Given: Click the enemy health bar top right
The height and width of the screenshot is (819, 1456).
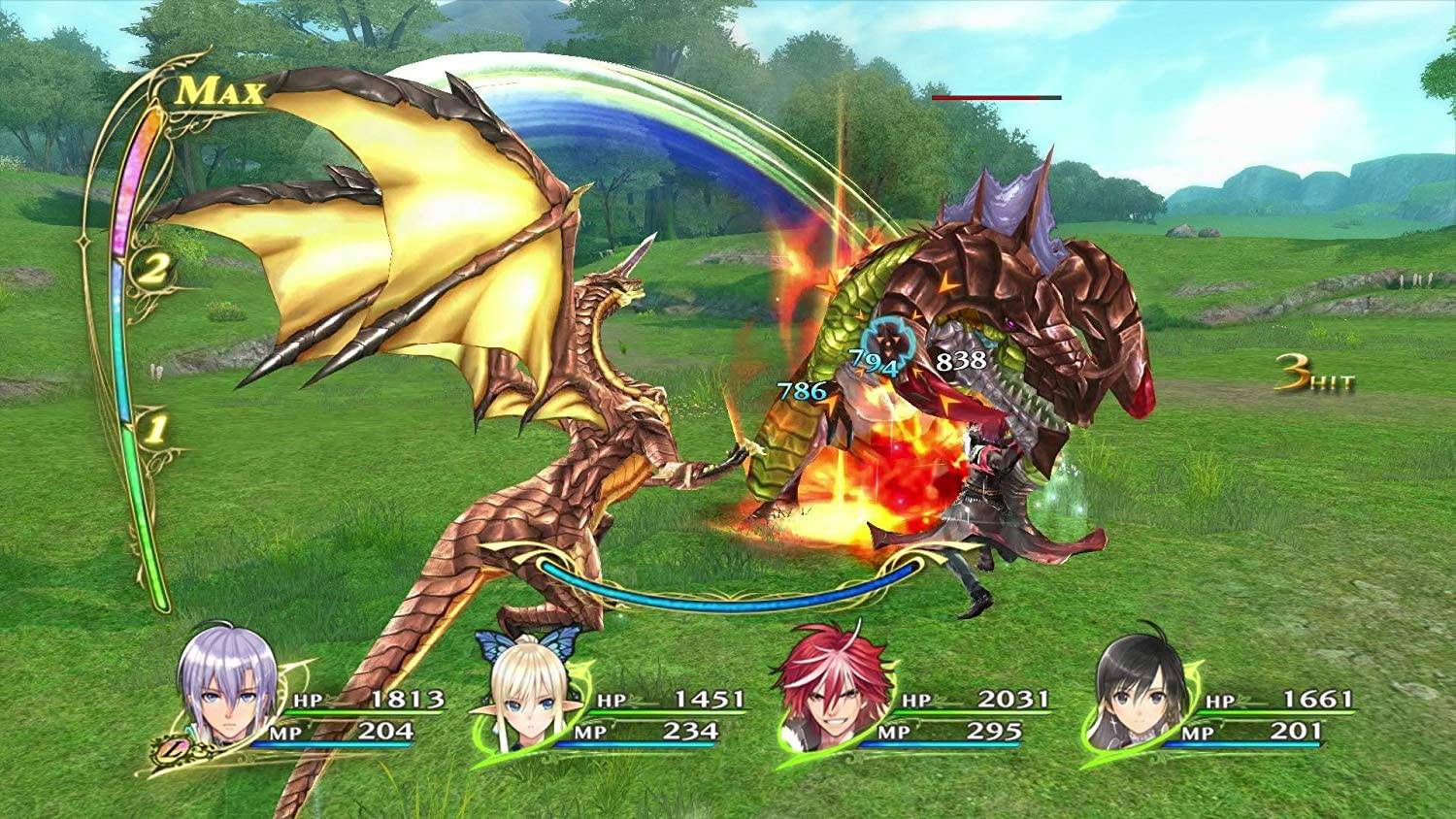Looking at the screenshot, I should coord(995,98).
